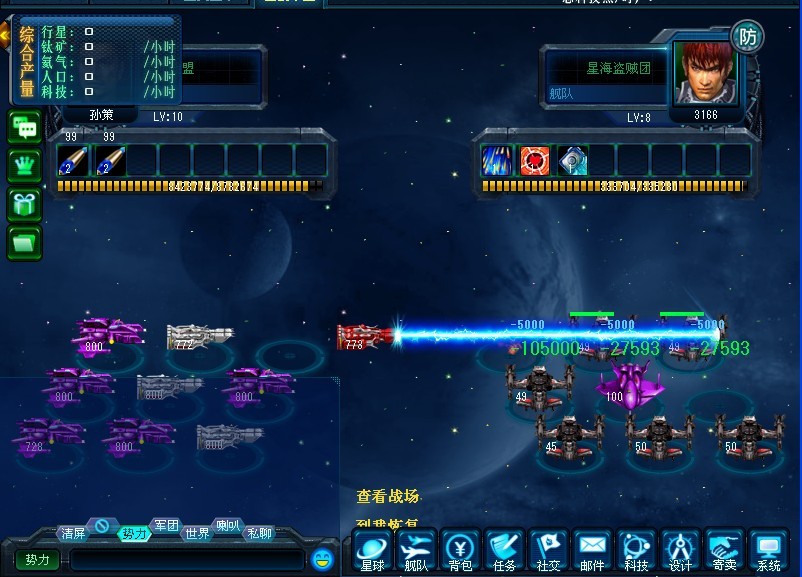
Task: Check the 邮件 (Mail) inbox
Action: pos(592,551)
